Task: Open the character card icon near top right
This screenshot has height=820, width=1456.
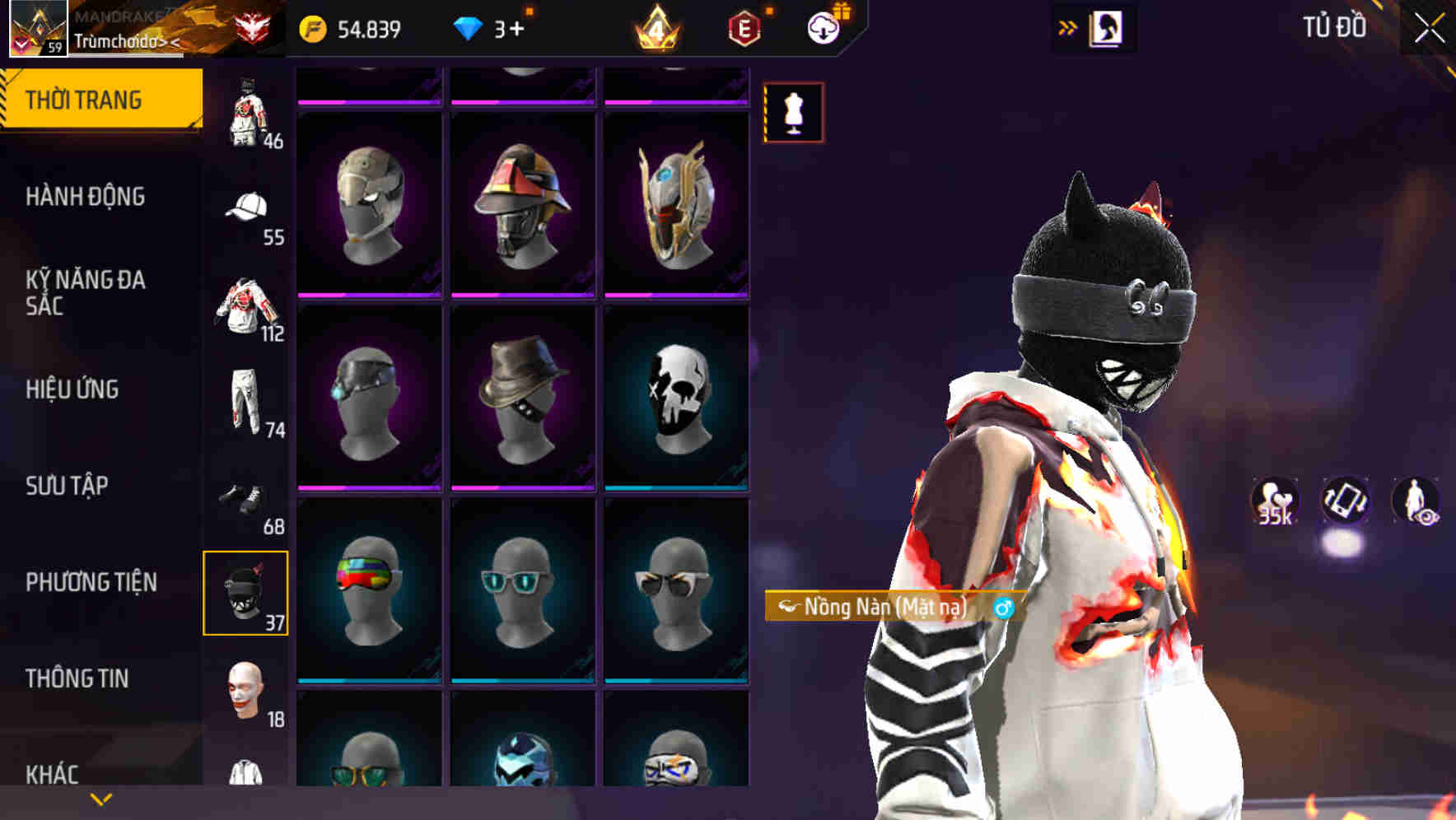Action: (1106, 27)
